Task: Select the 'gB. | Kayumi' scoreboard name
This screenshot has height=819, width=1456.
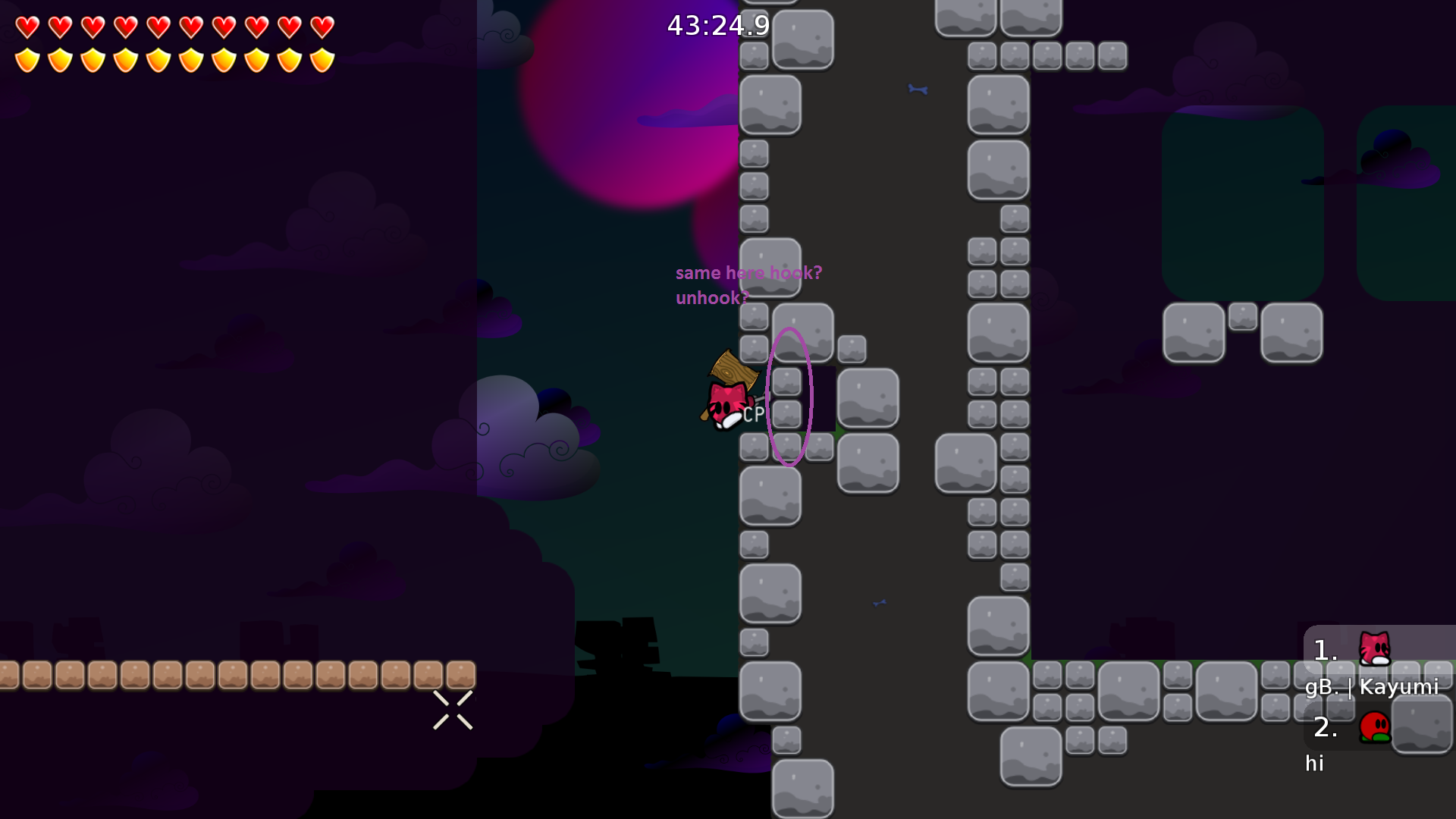Action: (x=1373, y=689)
